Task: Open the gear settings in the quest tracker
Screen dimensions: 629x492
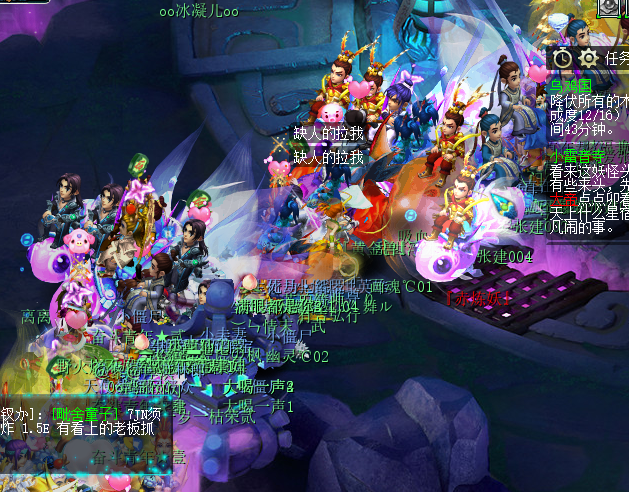Action: (588, 59)
